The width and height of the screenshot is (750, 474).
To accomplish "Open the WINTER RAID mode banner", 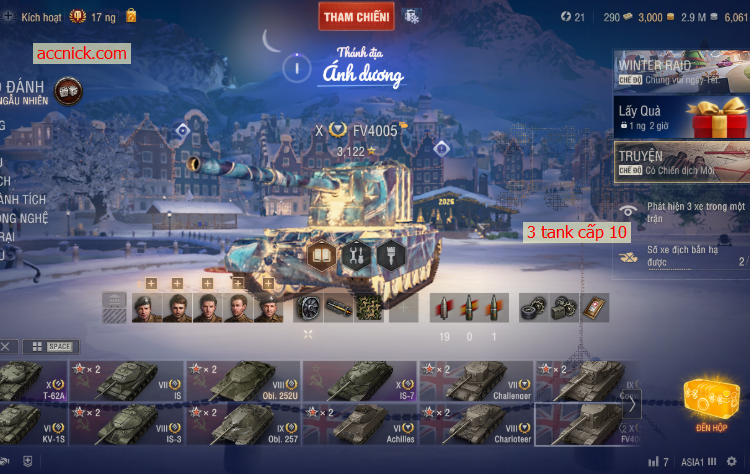I will [681, 72].
